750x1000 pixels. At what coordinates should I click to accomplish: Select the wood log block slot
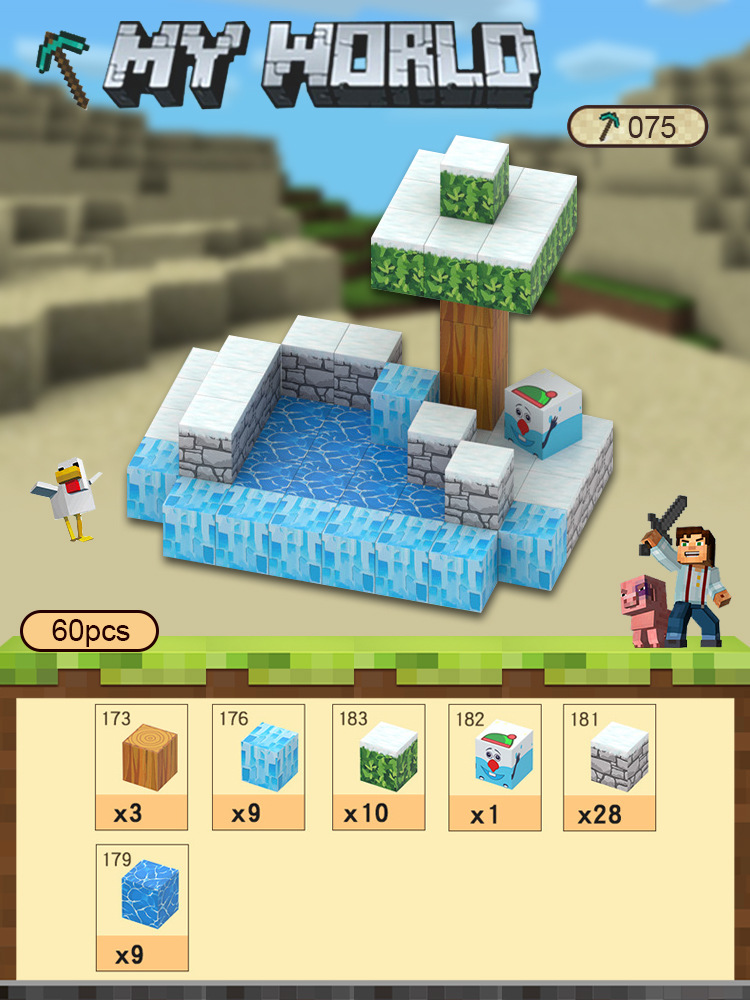pyautogui.click(x=141, y=766)
